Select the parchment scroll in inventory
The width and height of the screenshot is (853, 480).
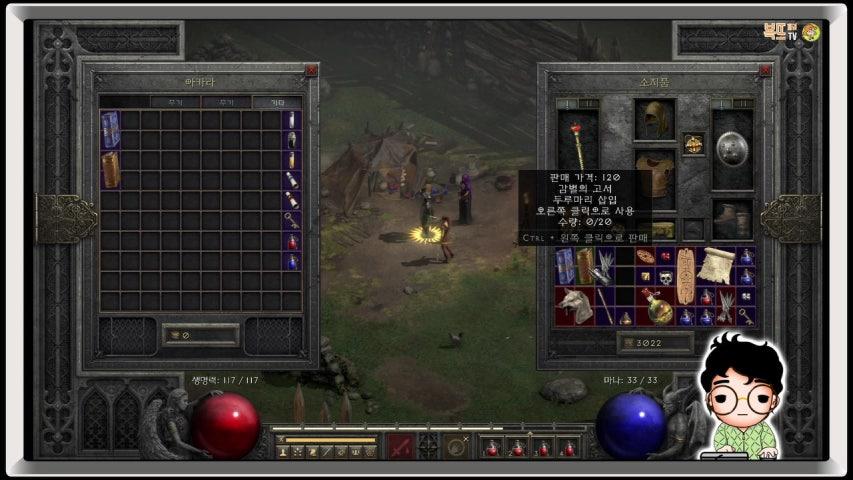[714, 265]
